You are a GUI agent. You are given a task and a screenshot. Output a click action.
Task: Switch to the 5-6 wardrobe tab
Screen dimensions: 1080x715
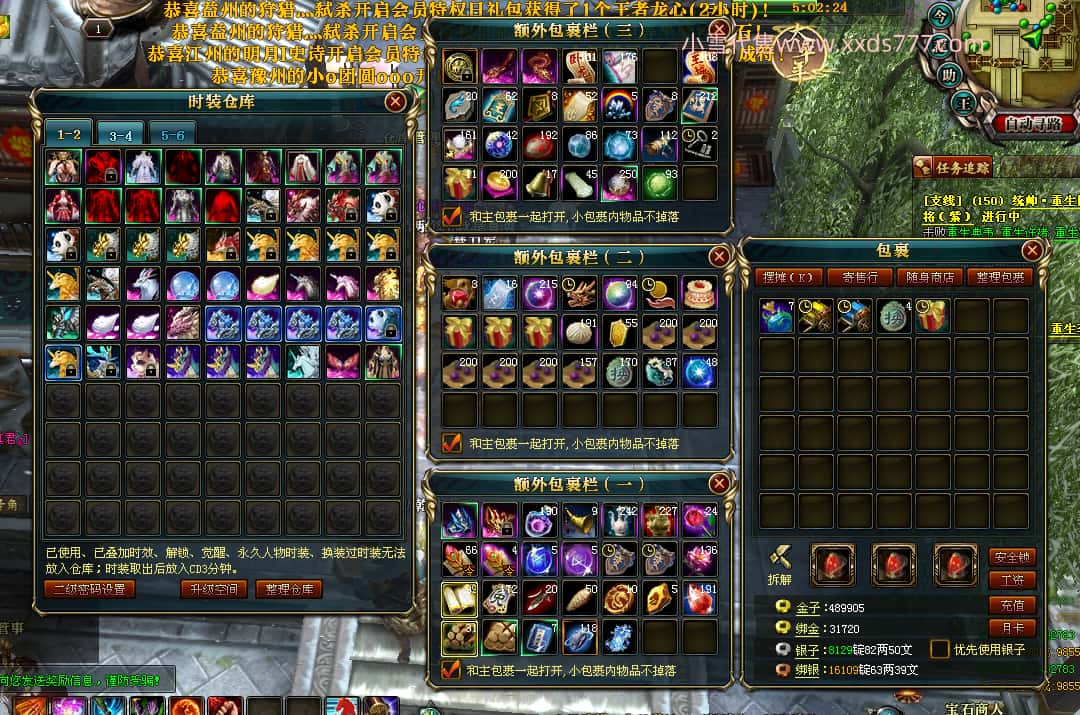point(172,135)
